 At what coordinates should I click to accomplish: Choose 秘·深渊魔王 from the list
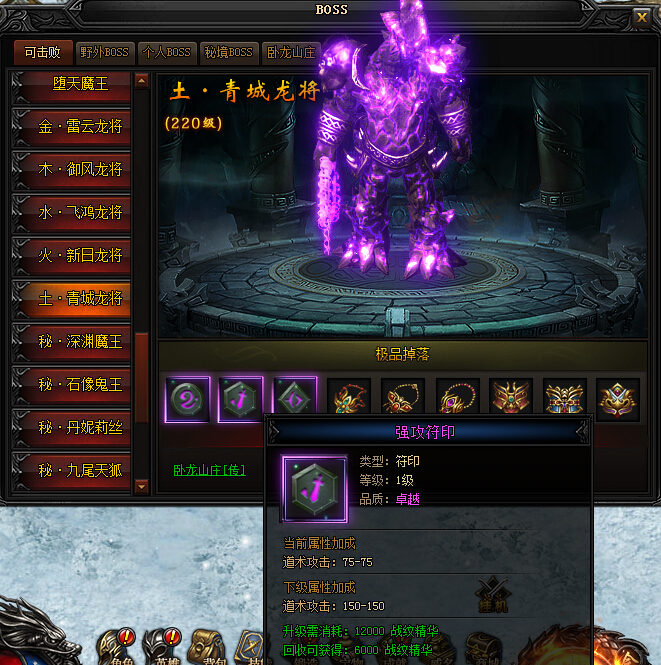coord(73,342)
